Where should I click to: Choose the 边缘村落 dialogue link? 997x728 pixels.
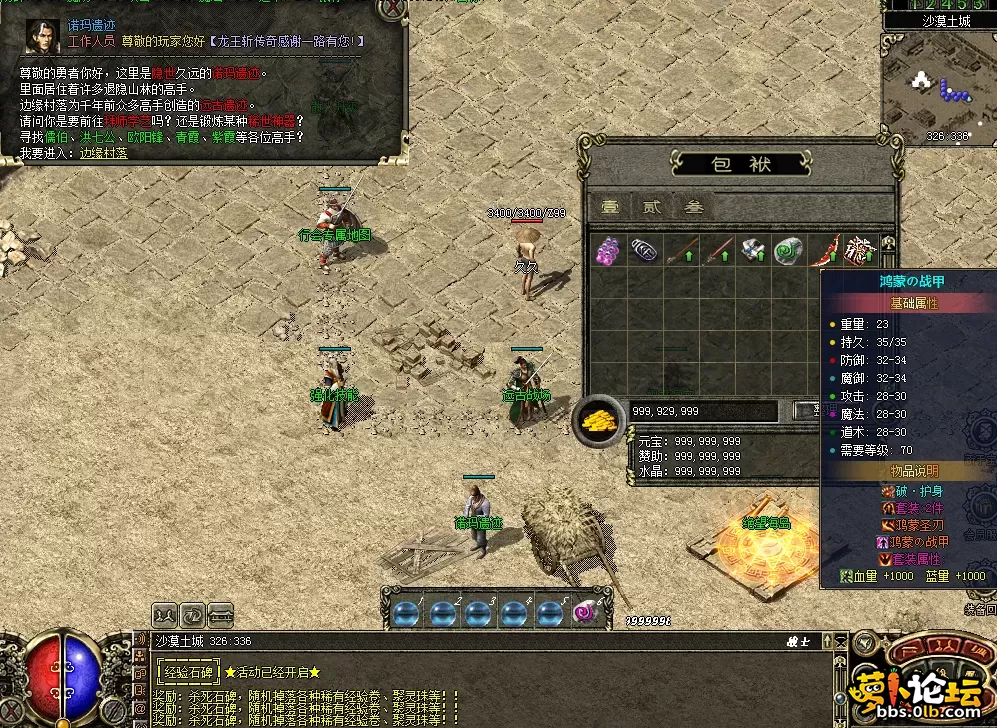(x=104, y=153)
